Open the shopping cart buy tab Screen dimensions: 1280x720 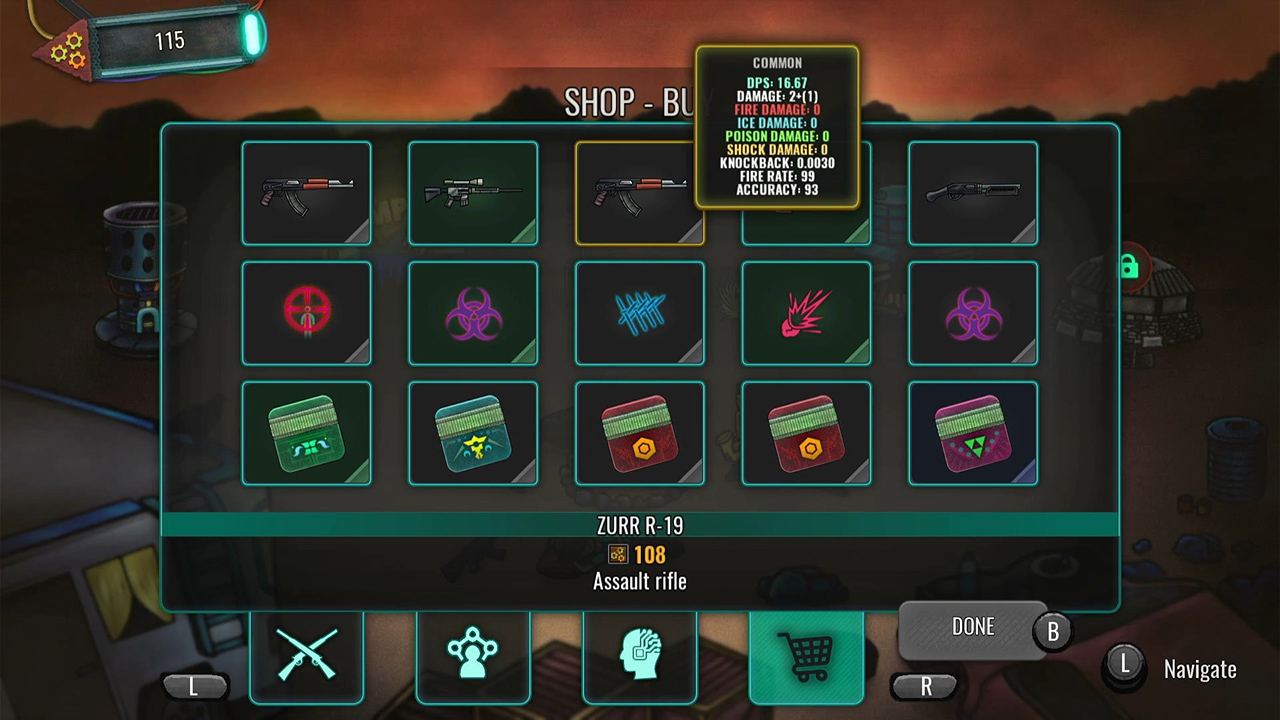tap(807, 655)
